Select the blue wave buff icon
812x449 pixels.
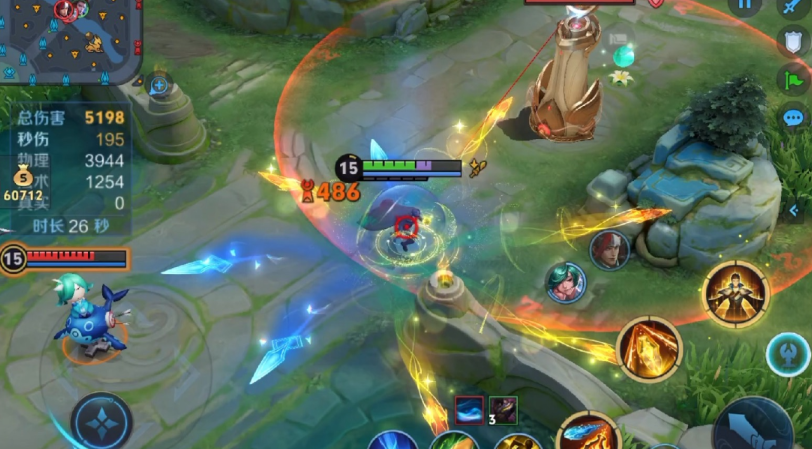pos(469,410)
